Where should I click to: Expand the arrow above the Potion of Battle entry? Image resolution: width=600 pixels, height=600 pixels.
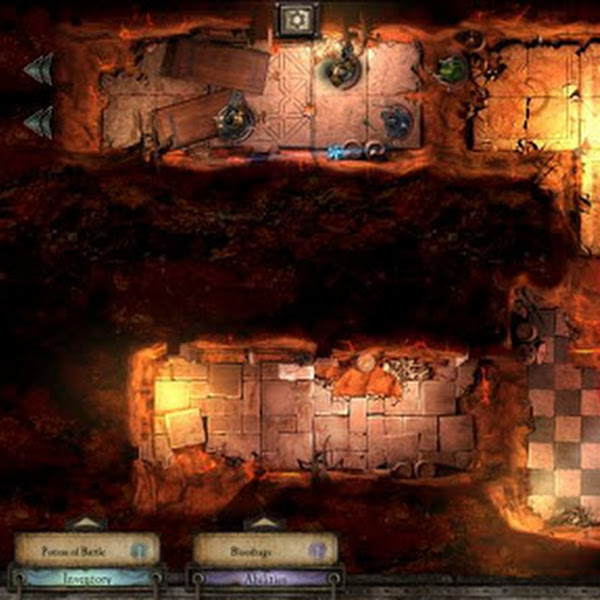(x=86, y=523)
